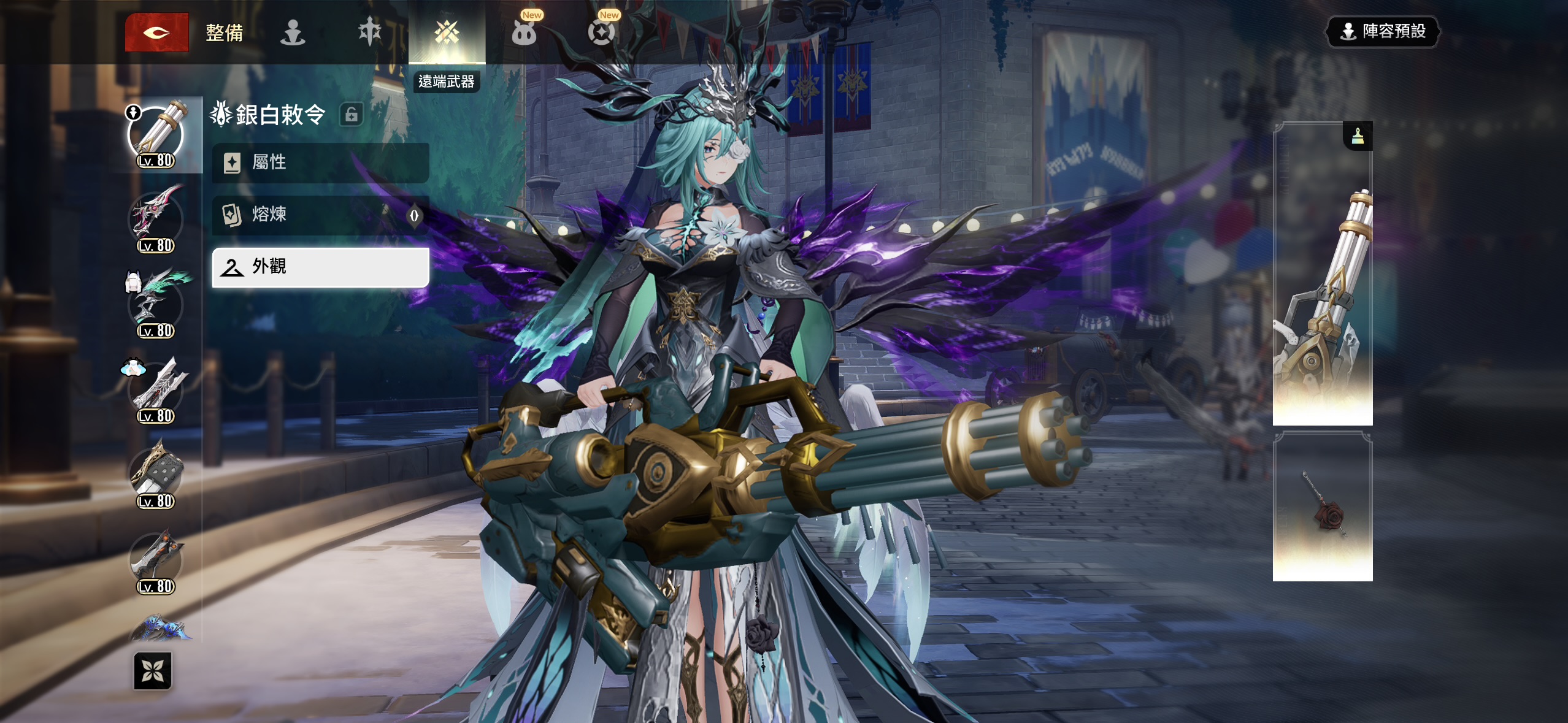
Task: Open the pet companion tab marked New
Action: click(525, 33)
